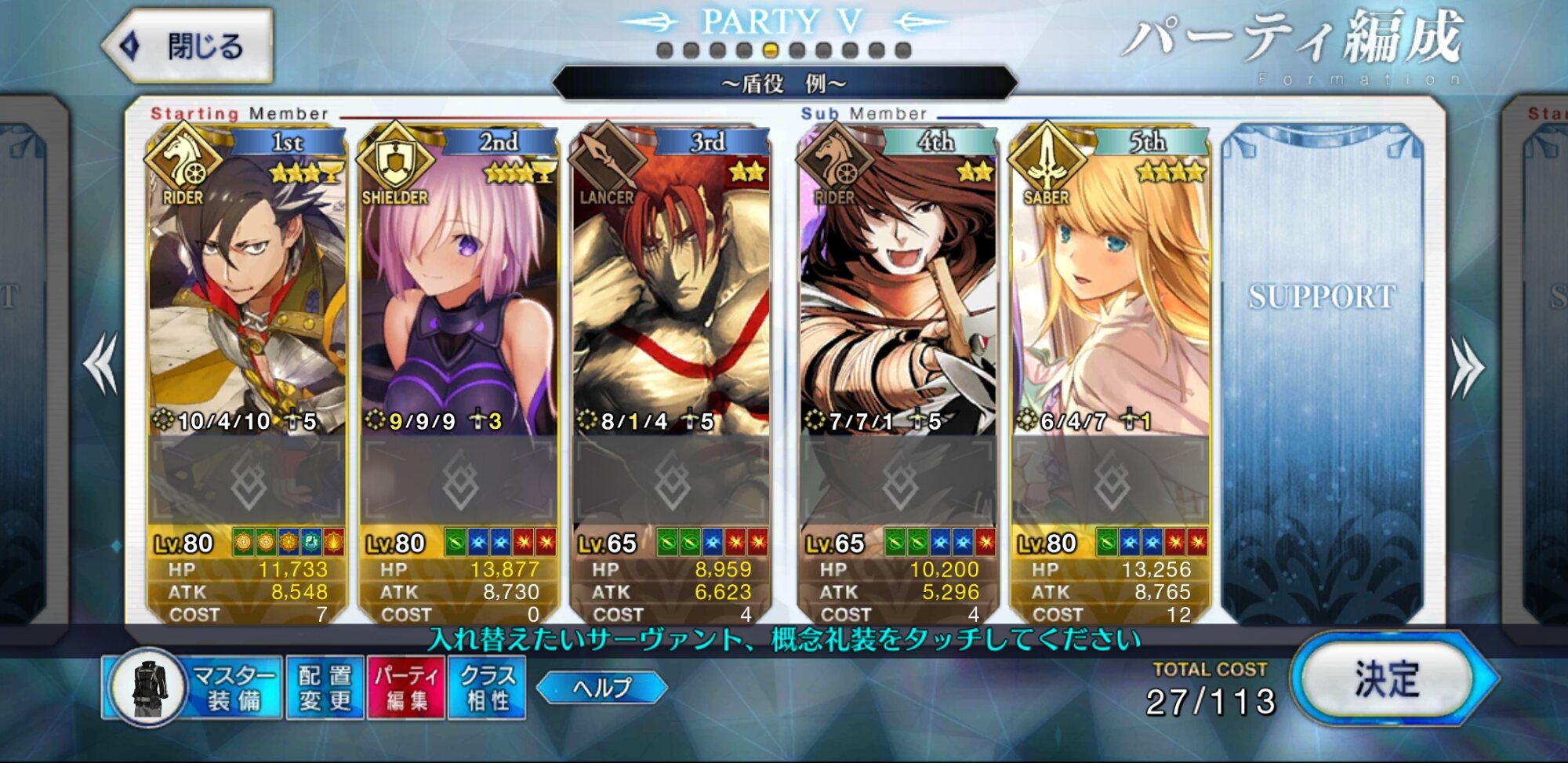This screenshot has width=1568, height=763.
Task: Go to the previous party with the left arrow
Action: pyautogui.click(x=101, y=364)
